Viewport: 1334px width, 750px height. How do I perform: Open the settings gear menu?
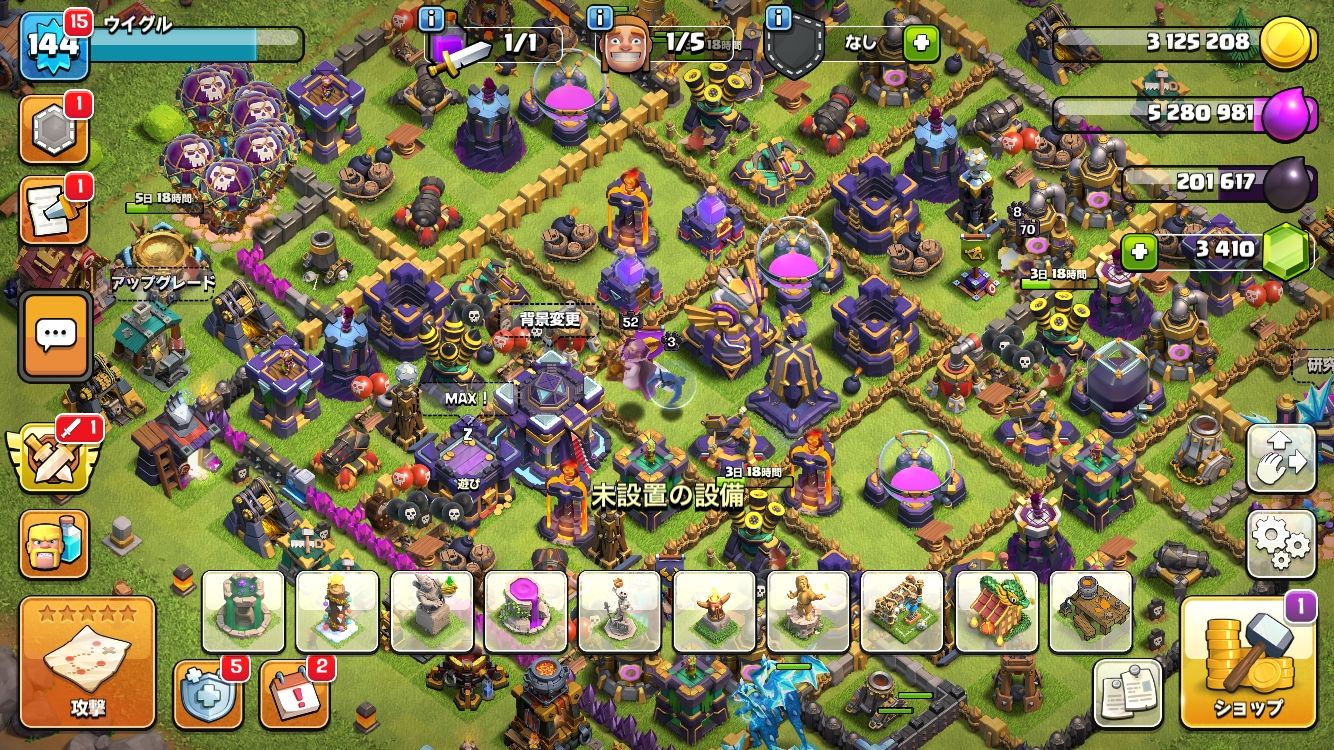tap(1281, 545)
